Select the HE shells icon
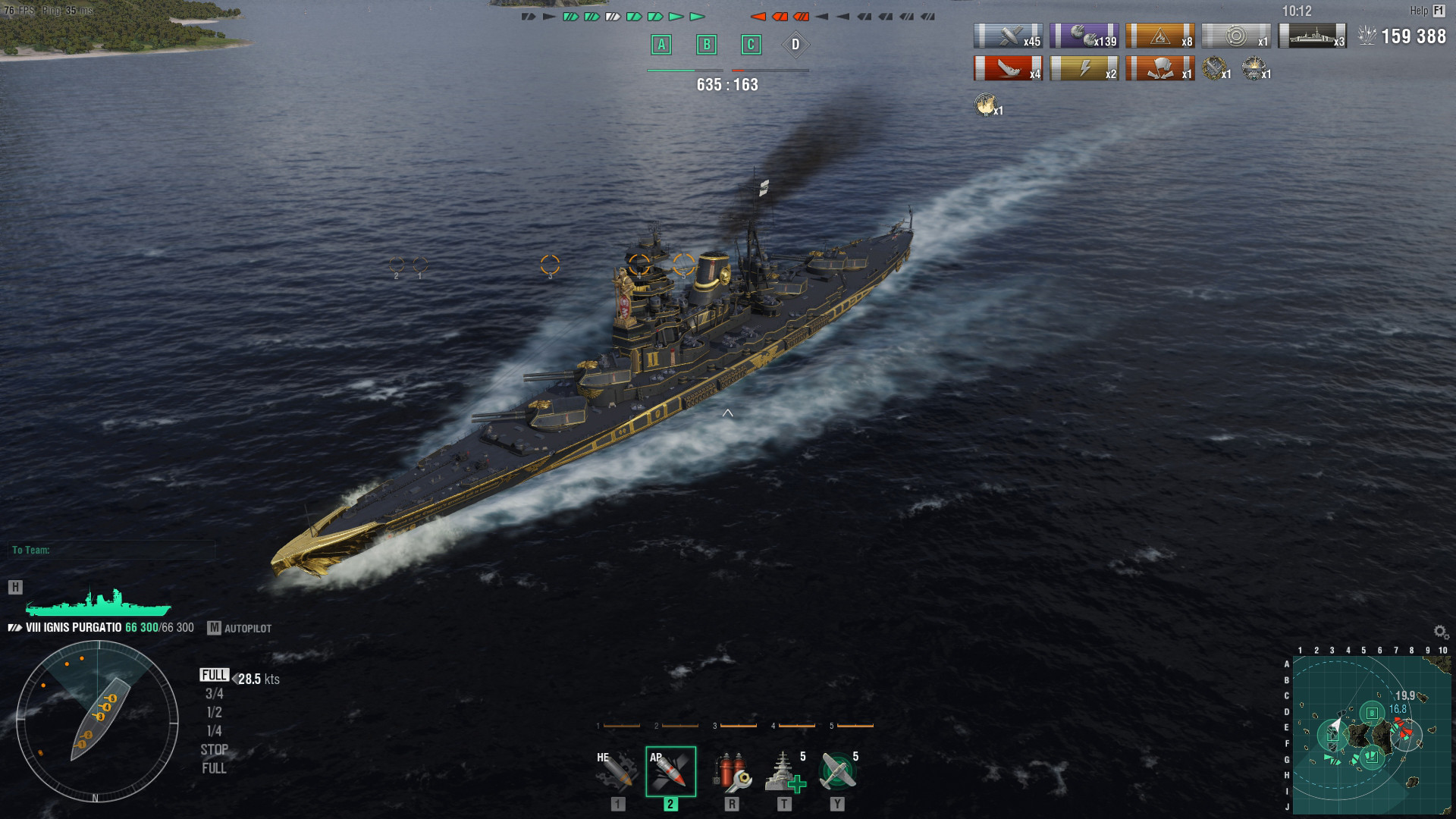Image resolution: width=1456 pixels, height=819 pixels. pos(616,770)
